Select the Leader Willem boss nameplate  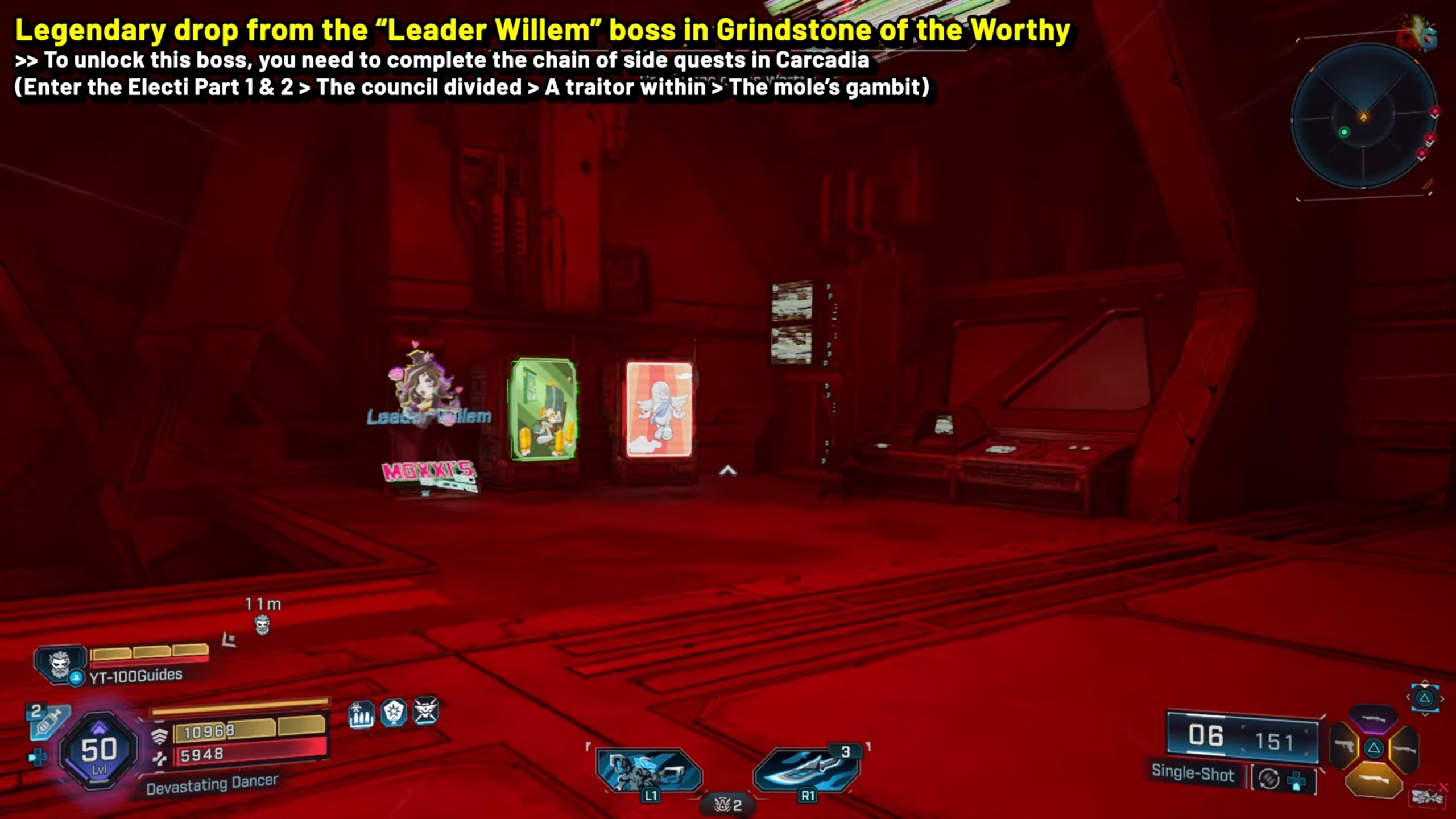(427, 418)
